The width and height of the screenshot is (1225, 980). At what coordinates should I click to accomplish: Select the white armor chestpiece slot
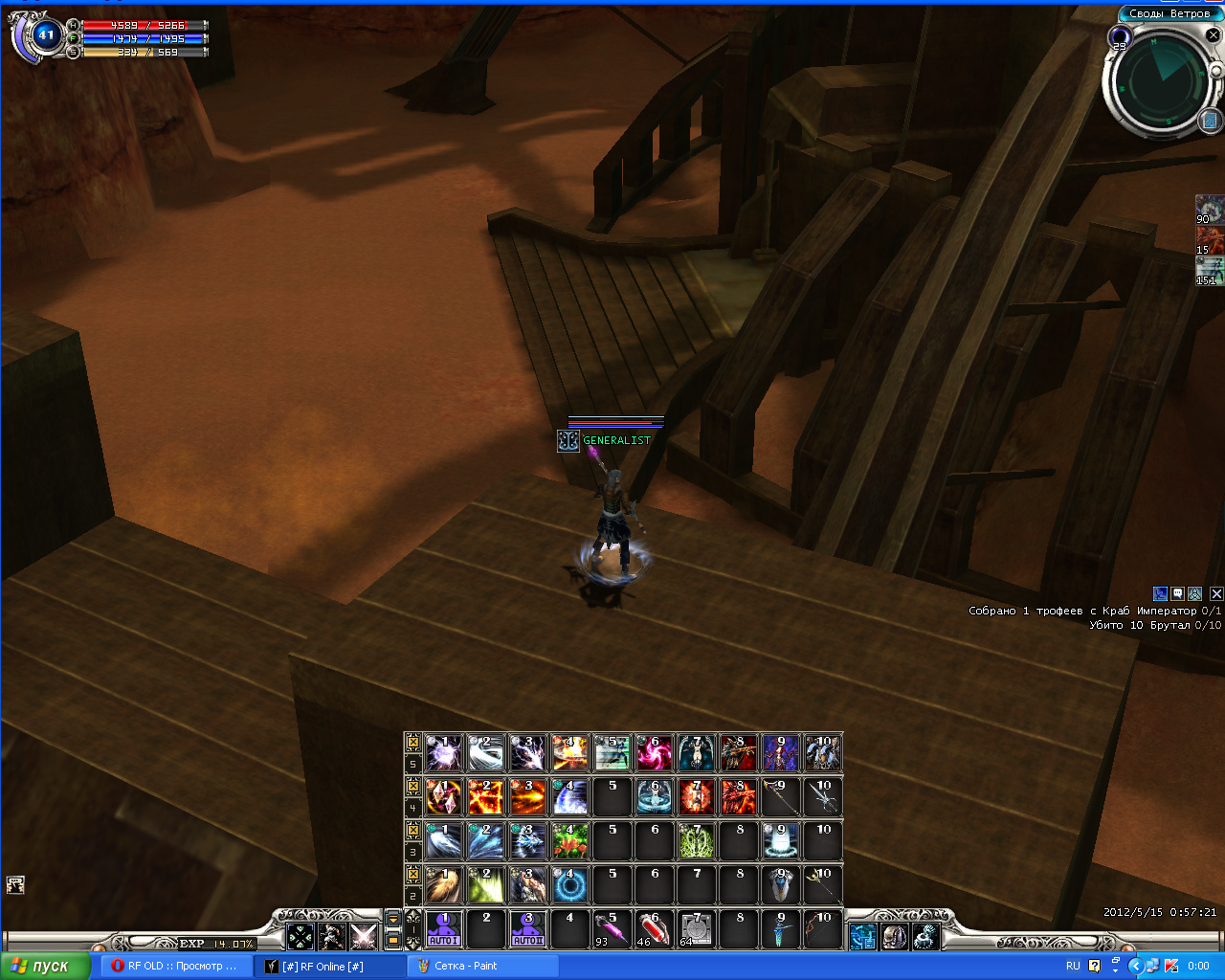[x=780, y=884]
